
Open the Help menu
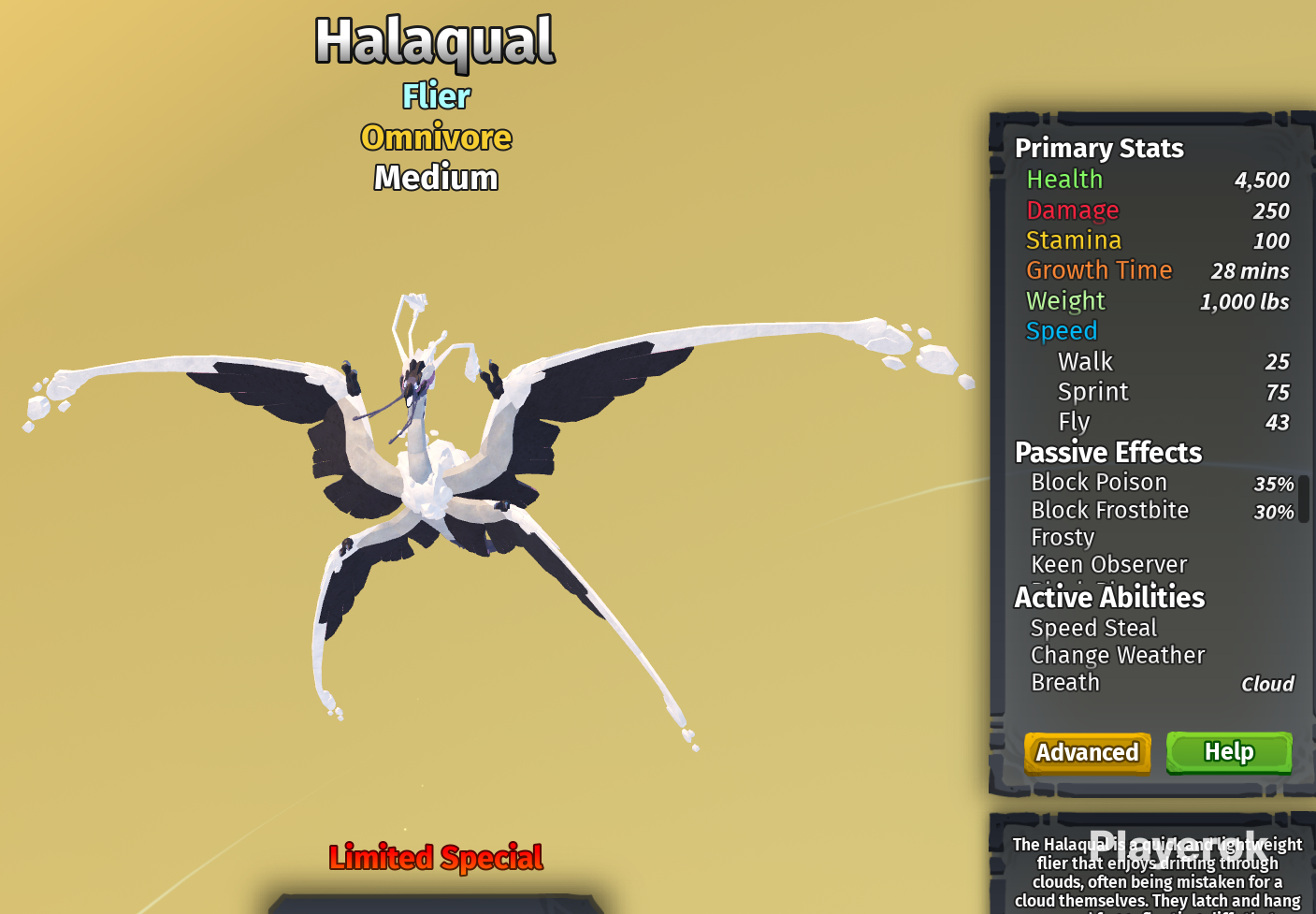[x=1229, y=751]
